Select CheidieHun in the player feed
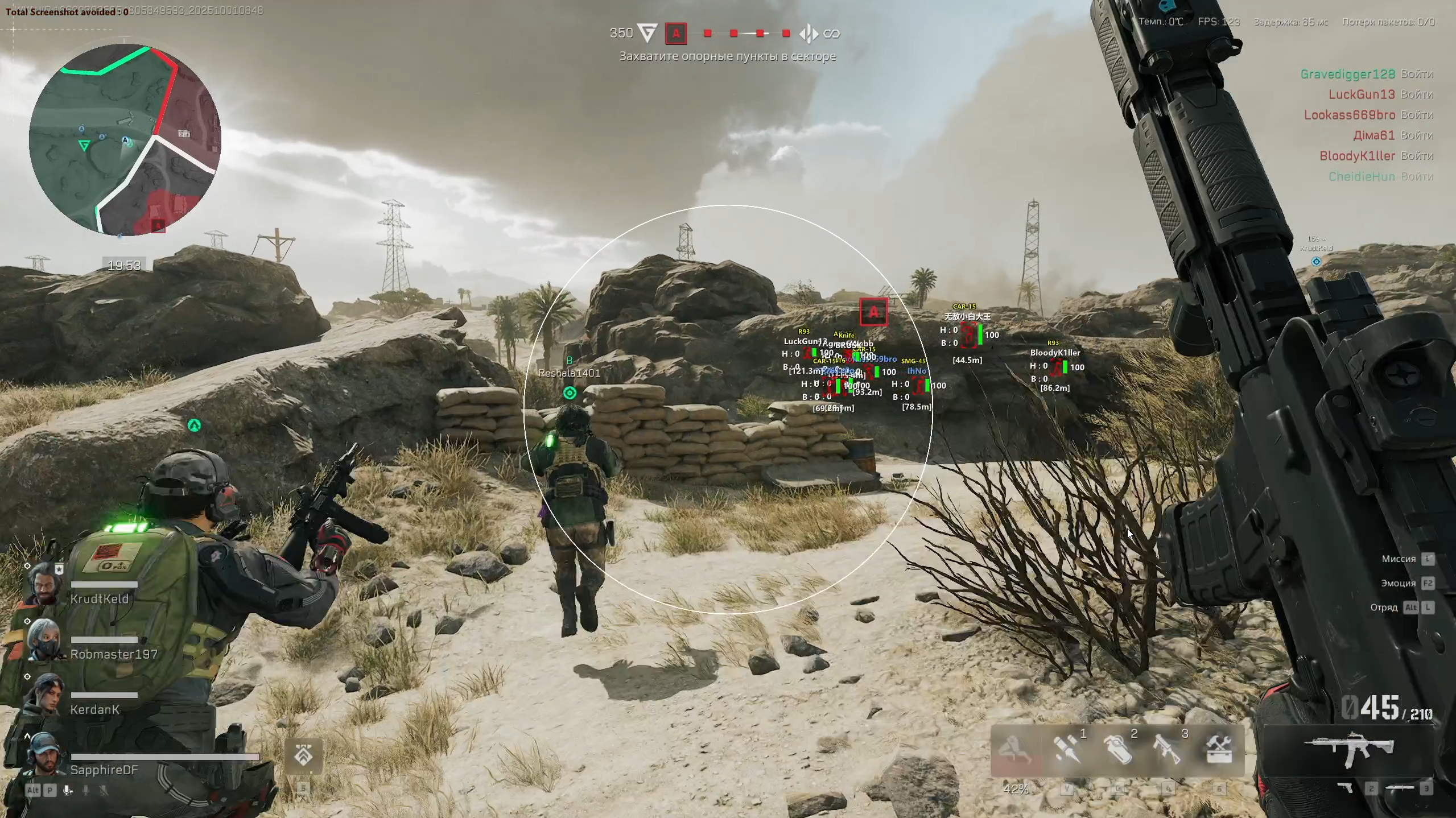The height and width of the screenshot is (818, 1456). pos(1362,176)
